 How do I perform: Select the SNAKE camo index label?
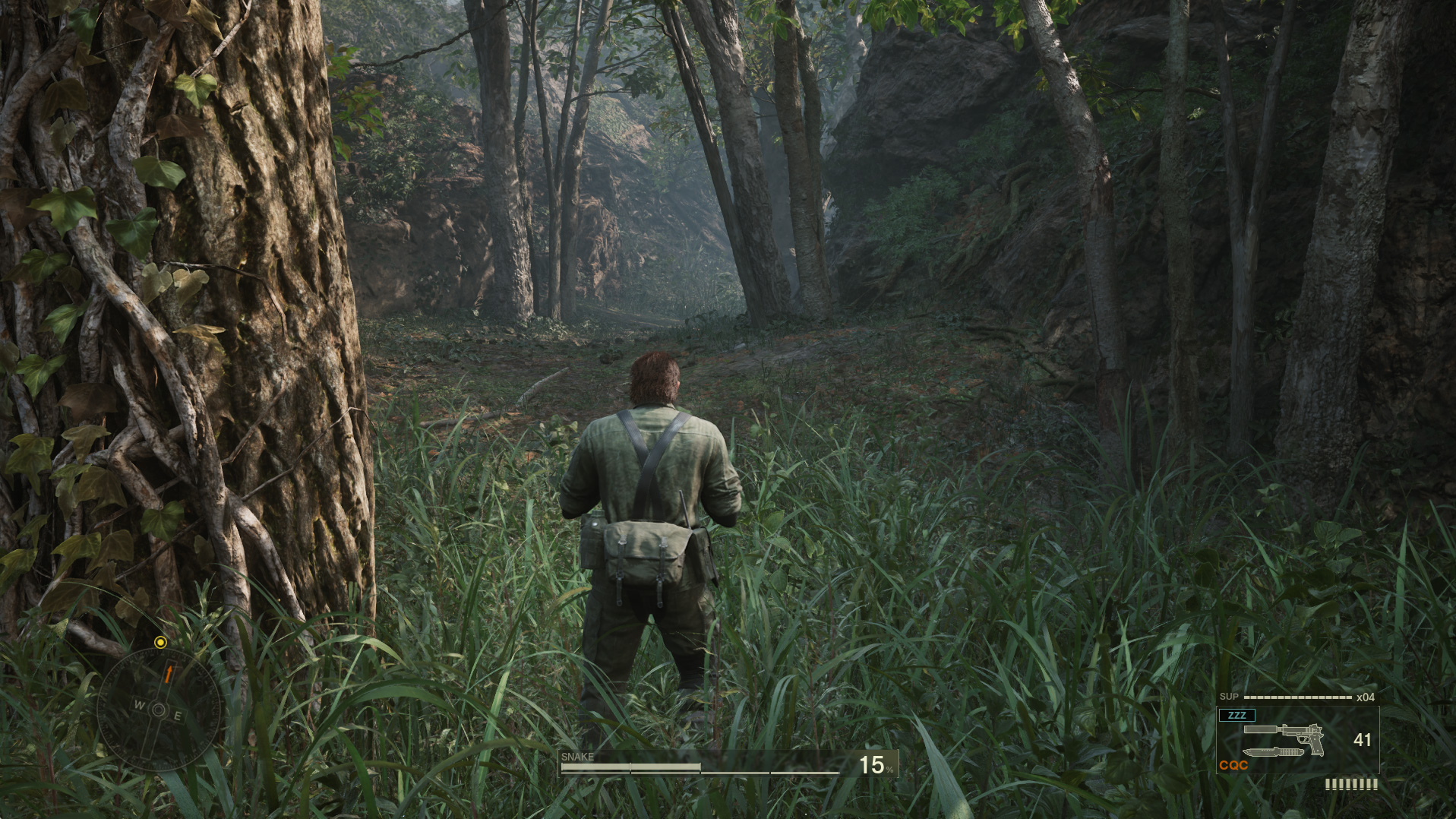pos(579,757)
